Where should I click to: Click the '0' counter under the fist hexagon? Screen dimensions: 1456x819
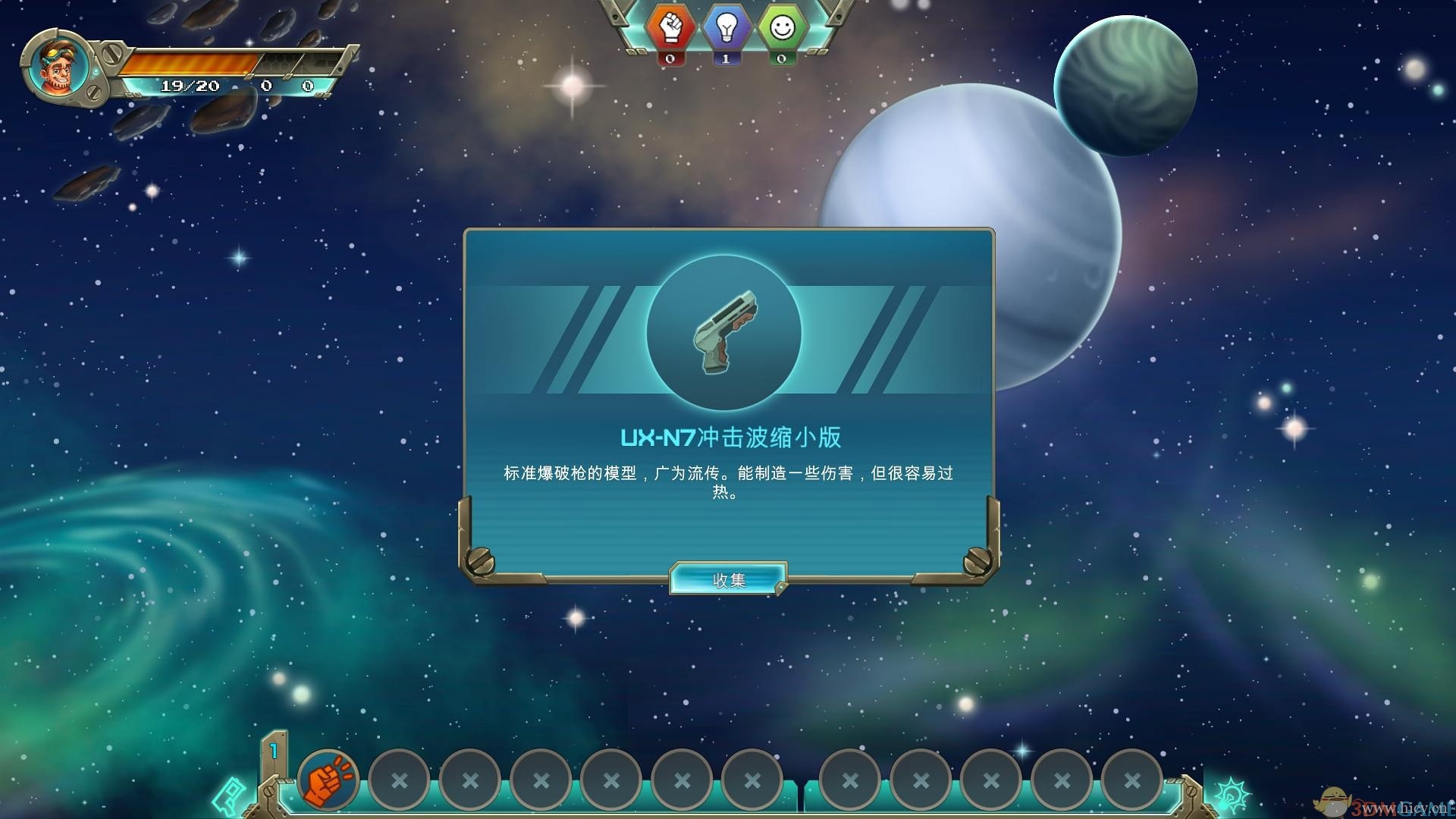coord(670,60)
